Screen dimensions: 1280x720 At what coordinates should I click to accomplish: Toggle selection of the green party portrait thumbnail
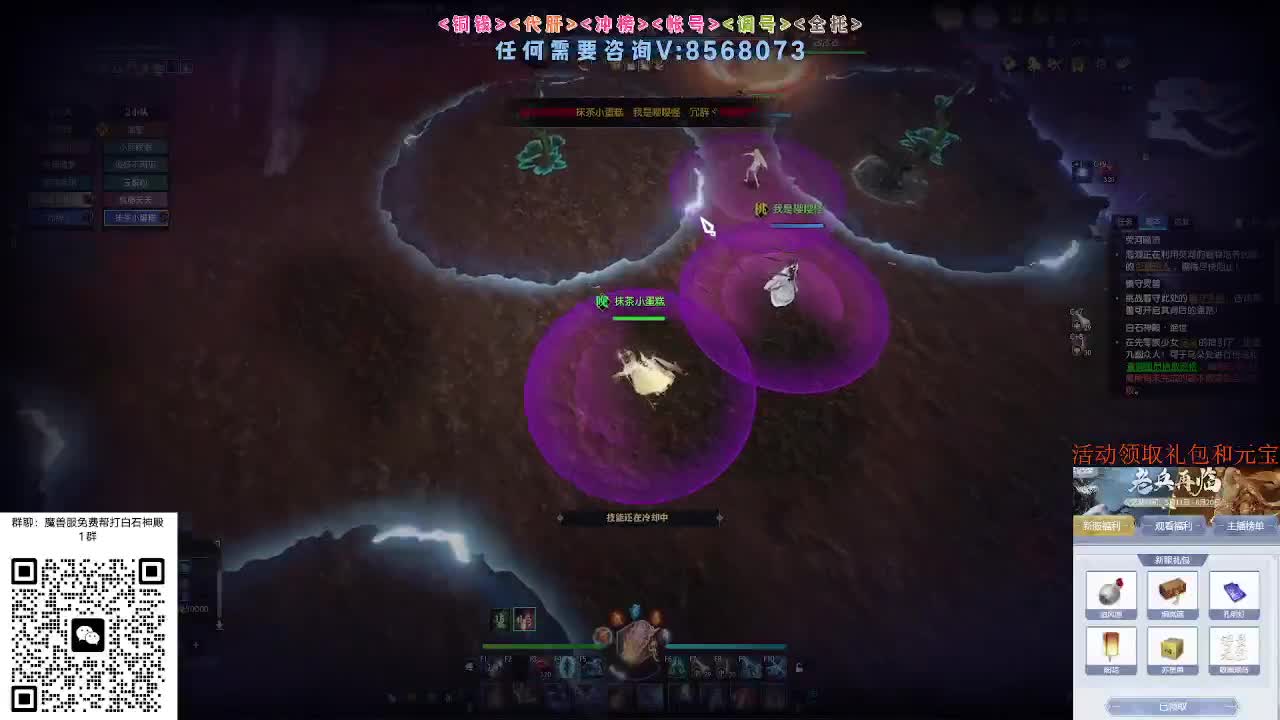(x=499, y=618)
